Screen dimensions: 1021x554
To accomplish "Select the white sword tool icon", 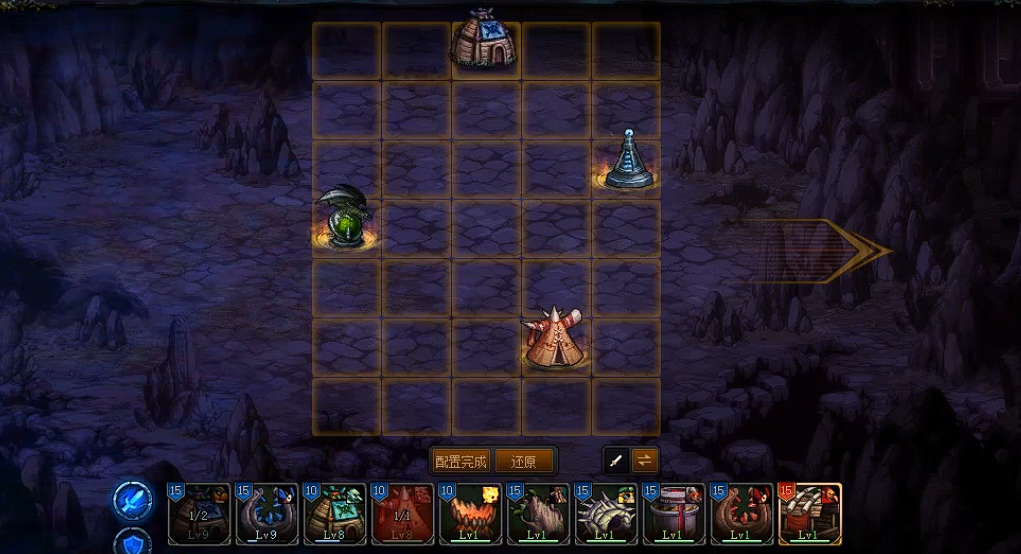I will click(617, 461).
